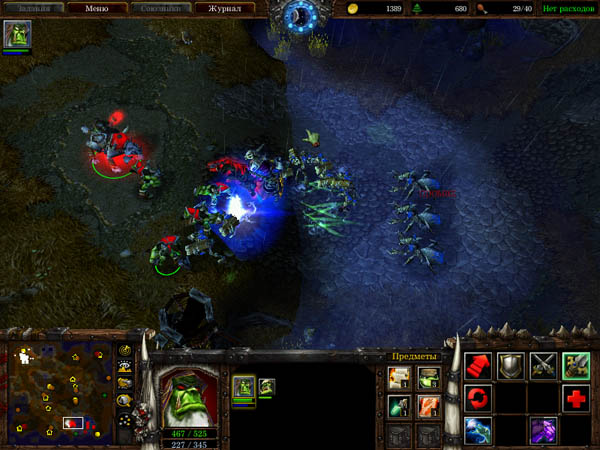This screenshot has width=600, height=450.
Task: Choose the highlighted Attack command
Action: [576, 366]
